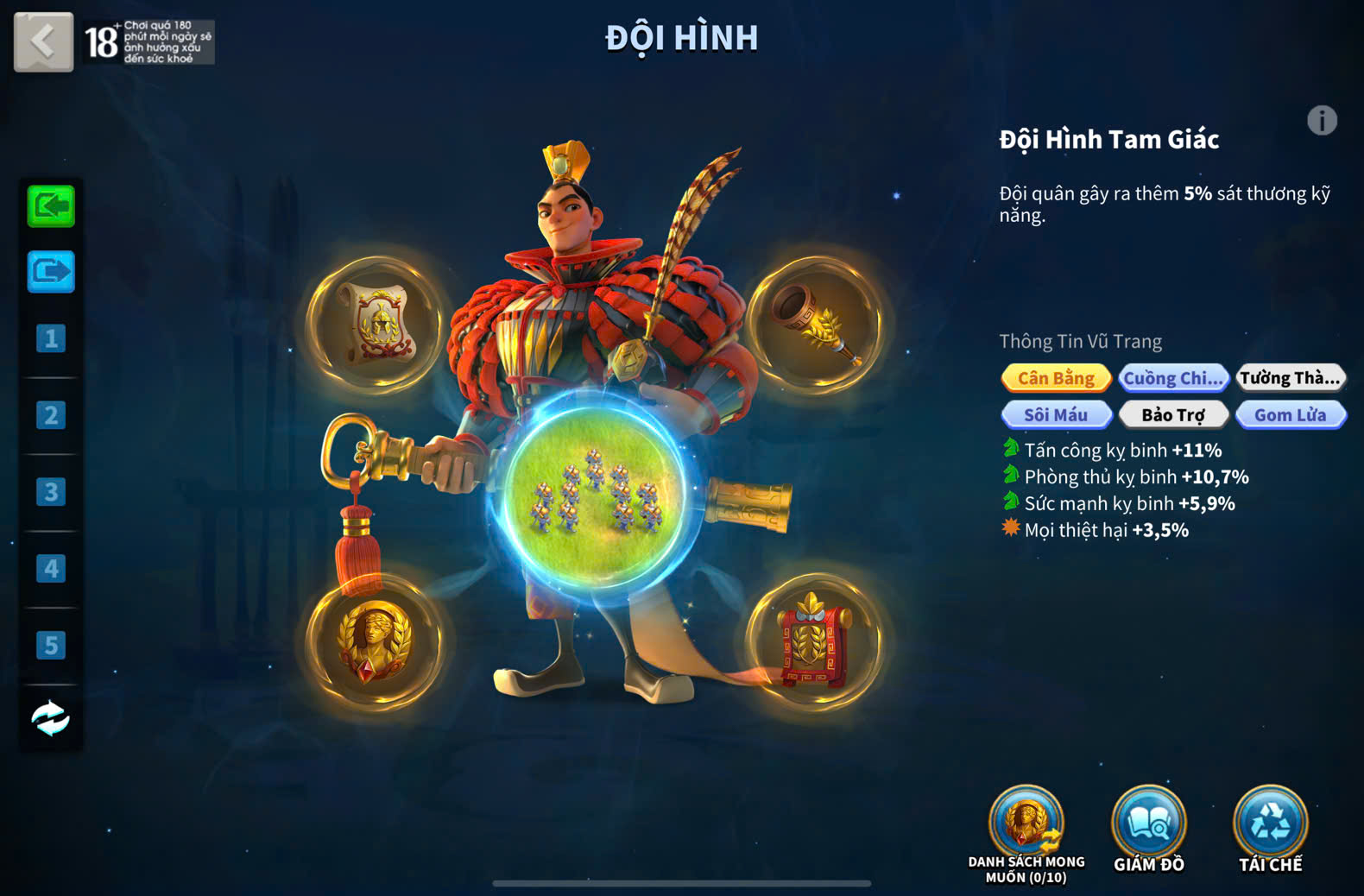
Task: Select the Cân Bằng tag
Action: click(1056, 378)
